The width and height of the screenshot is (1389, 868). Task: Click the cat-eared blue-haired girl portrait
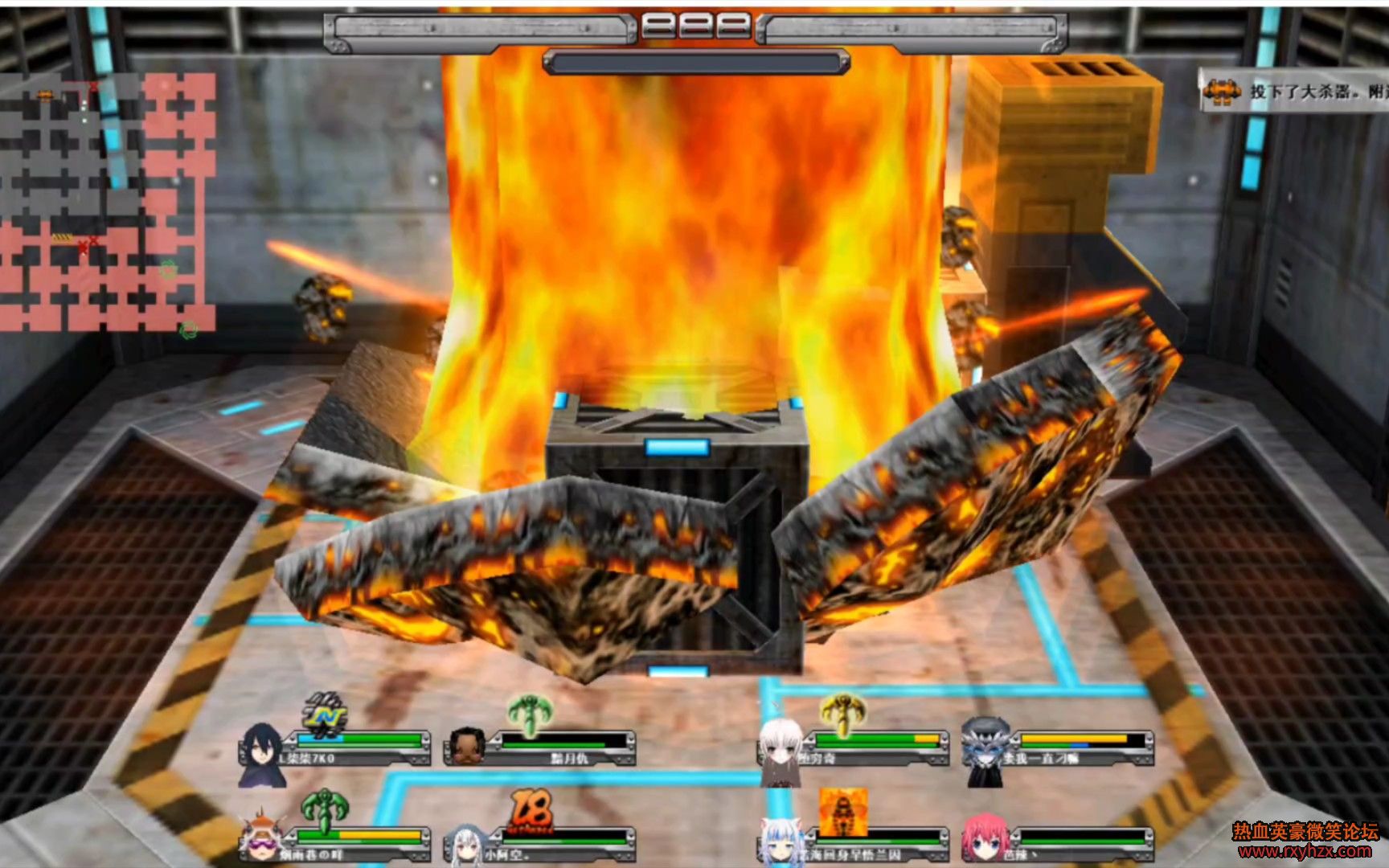point(781,841)
